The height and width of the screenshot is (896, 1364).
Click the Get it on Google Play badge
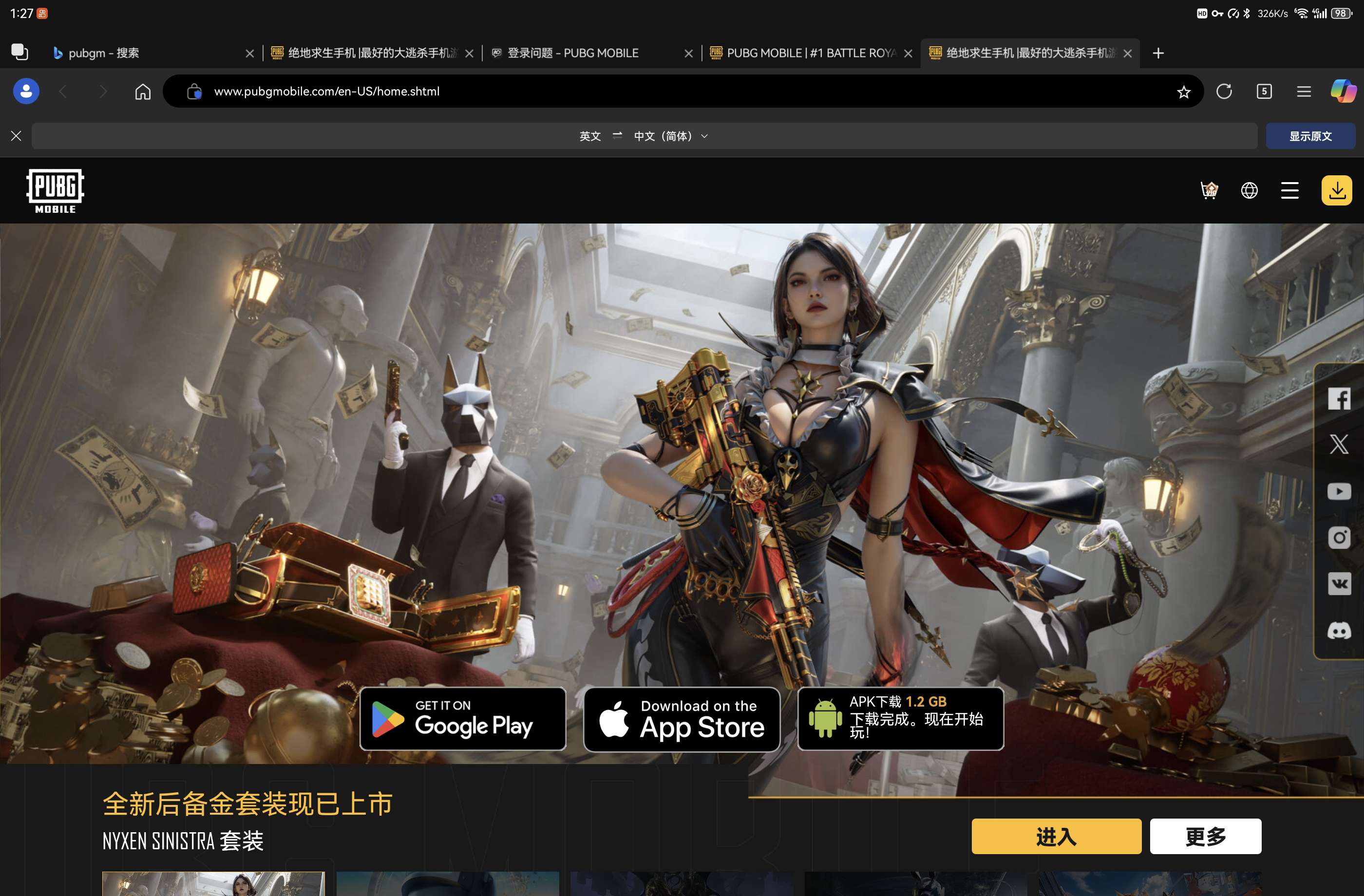pyautogui.click(x=462, y=719)
